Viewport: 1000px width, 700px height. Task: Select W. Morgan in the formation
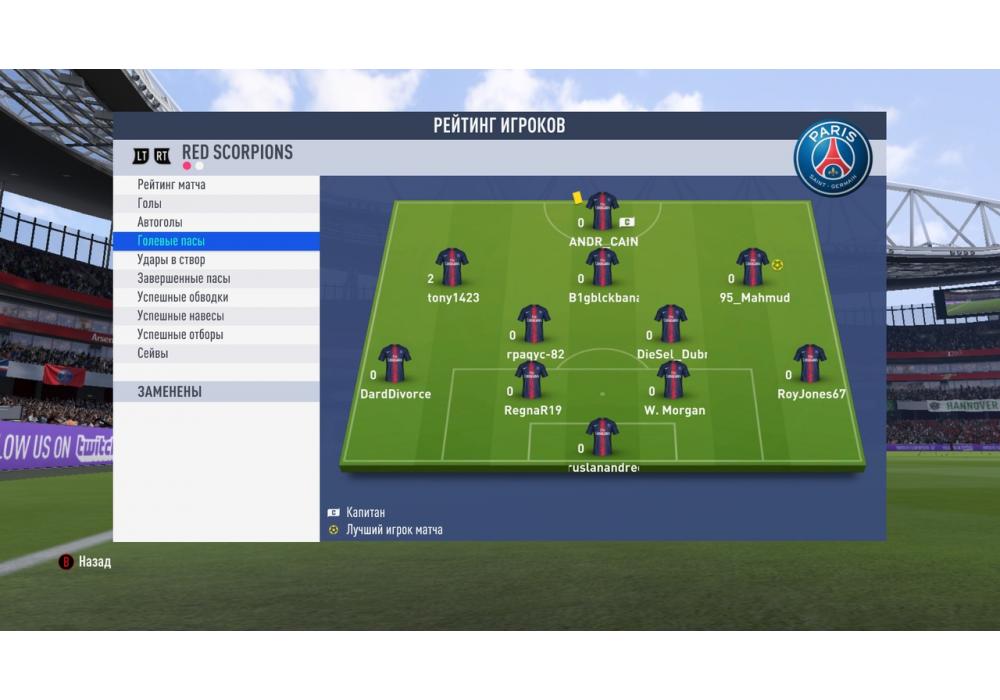click(673, 380)
